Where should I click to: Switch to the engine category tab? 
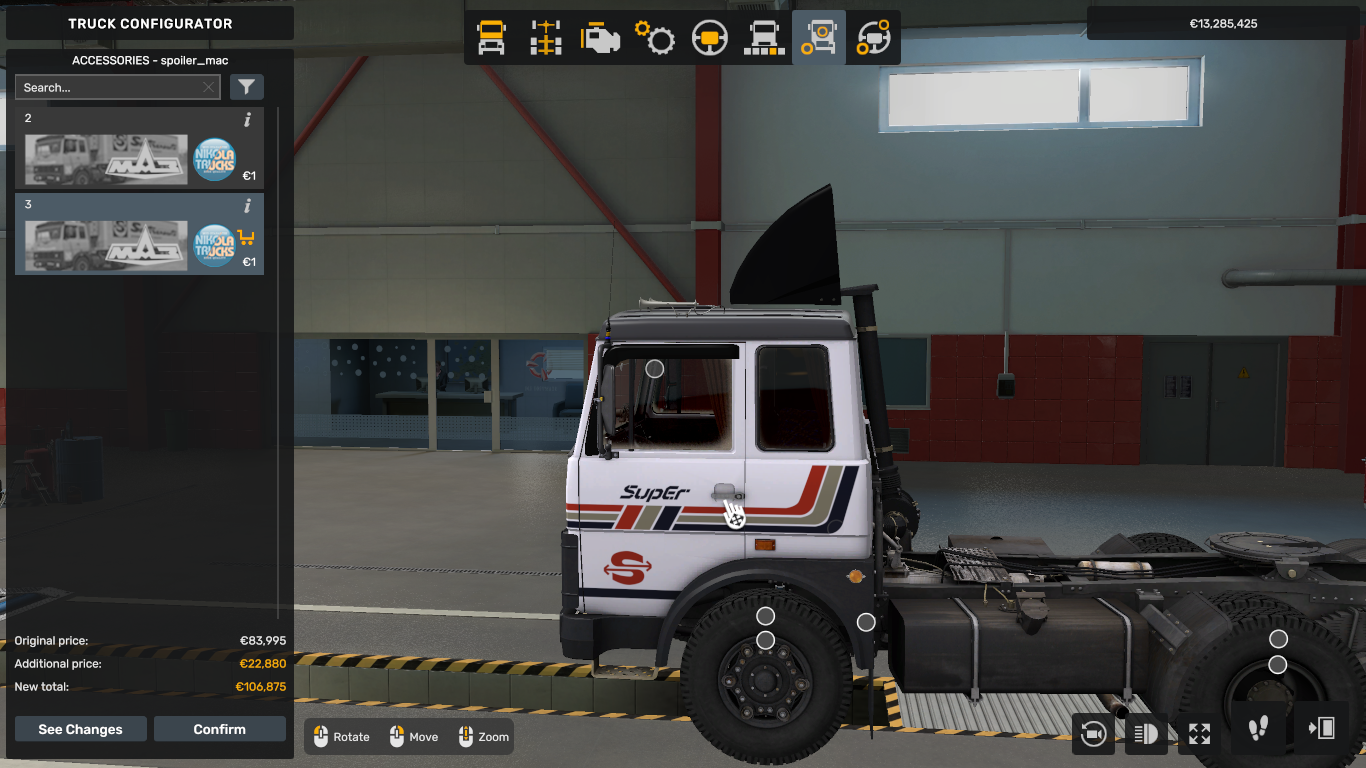tap(600, 38)
